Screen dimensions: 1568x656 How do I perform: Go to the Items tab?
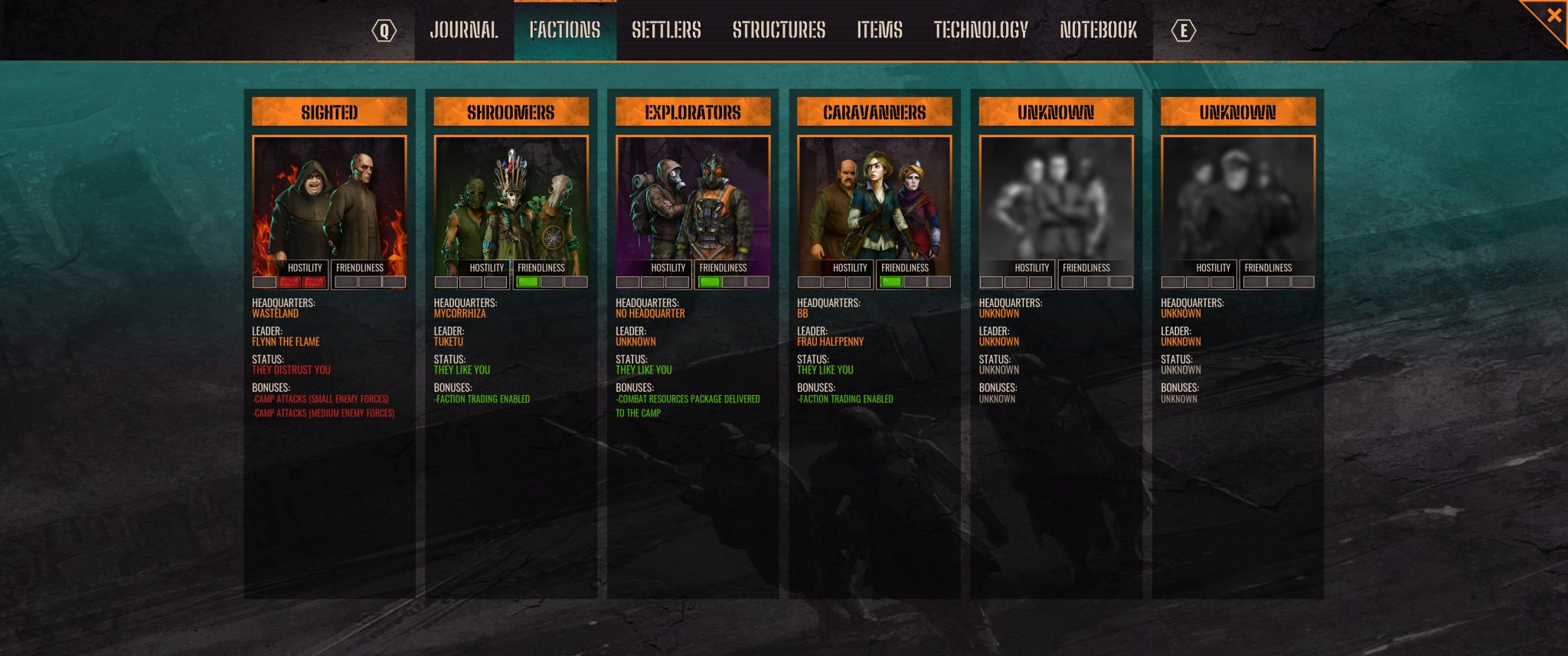[x=880, y=31]
